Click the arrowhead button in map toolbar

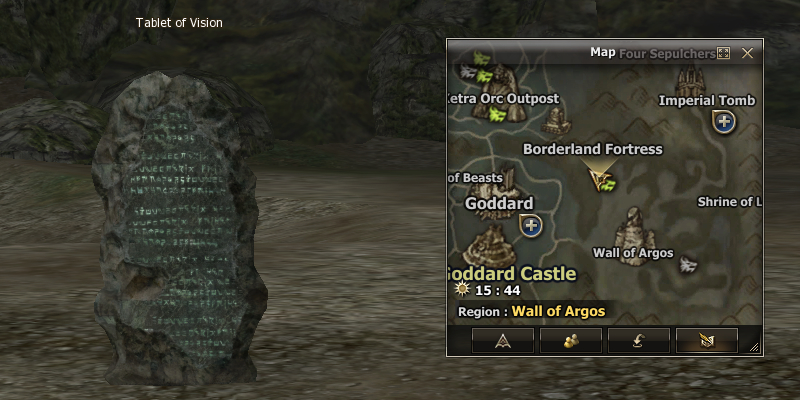(x=502, y=341)
